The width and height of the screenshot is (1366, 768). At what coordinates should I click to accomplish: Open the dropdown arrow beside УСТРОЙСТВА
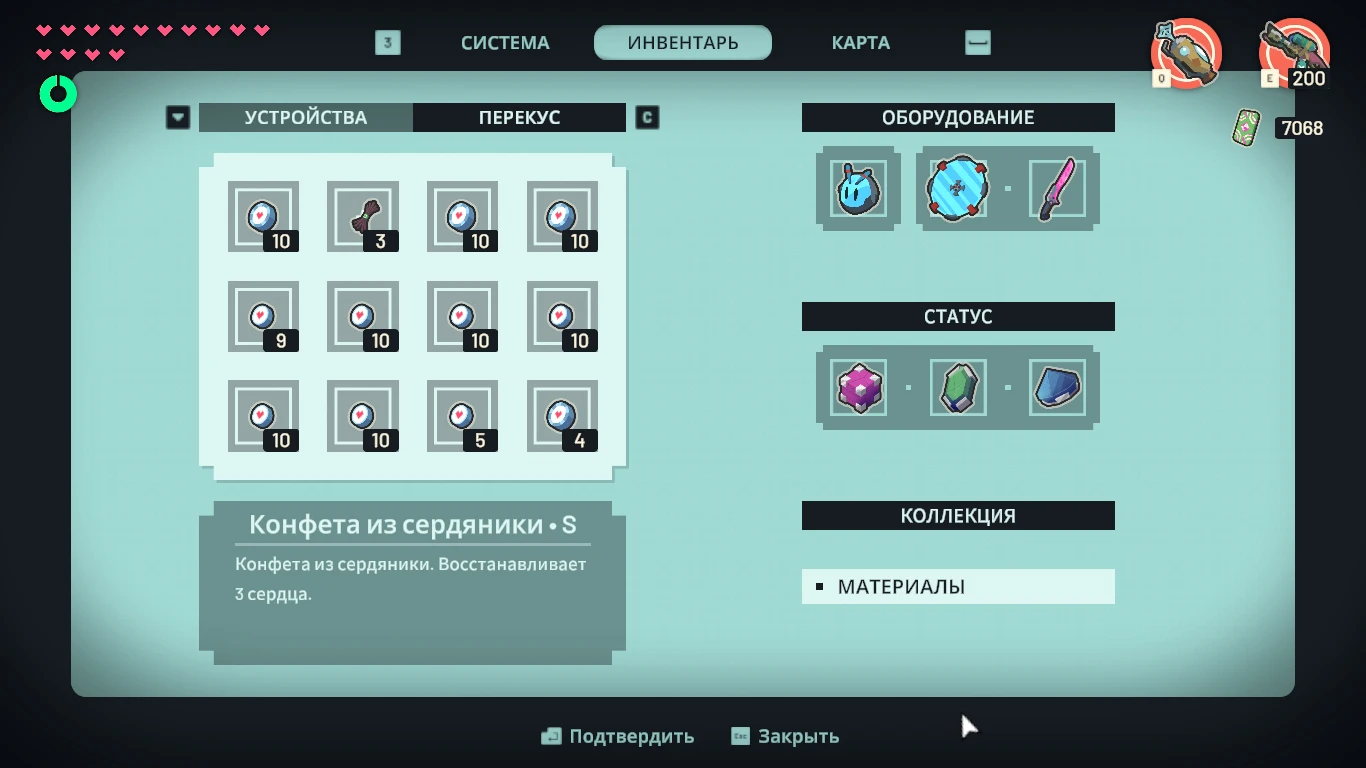pos(178,117)
